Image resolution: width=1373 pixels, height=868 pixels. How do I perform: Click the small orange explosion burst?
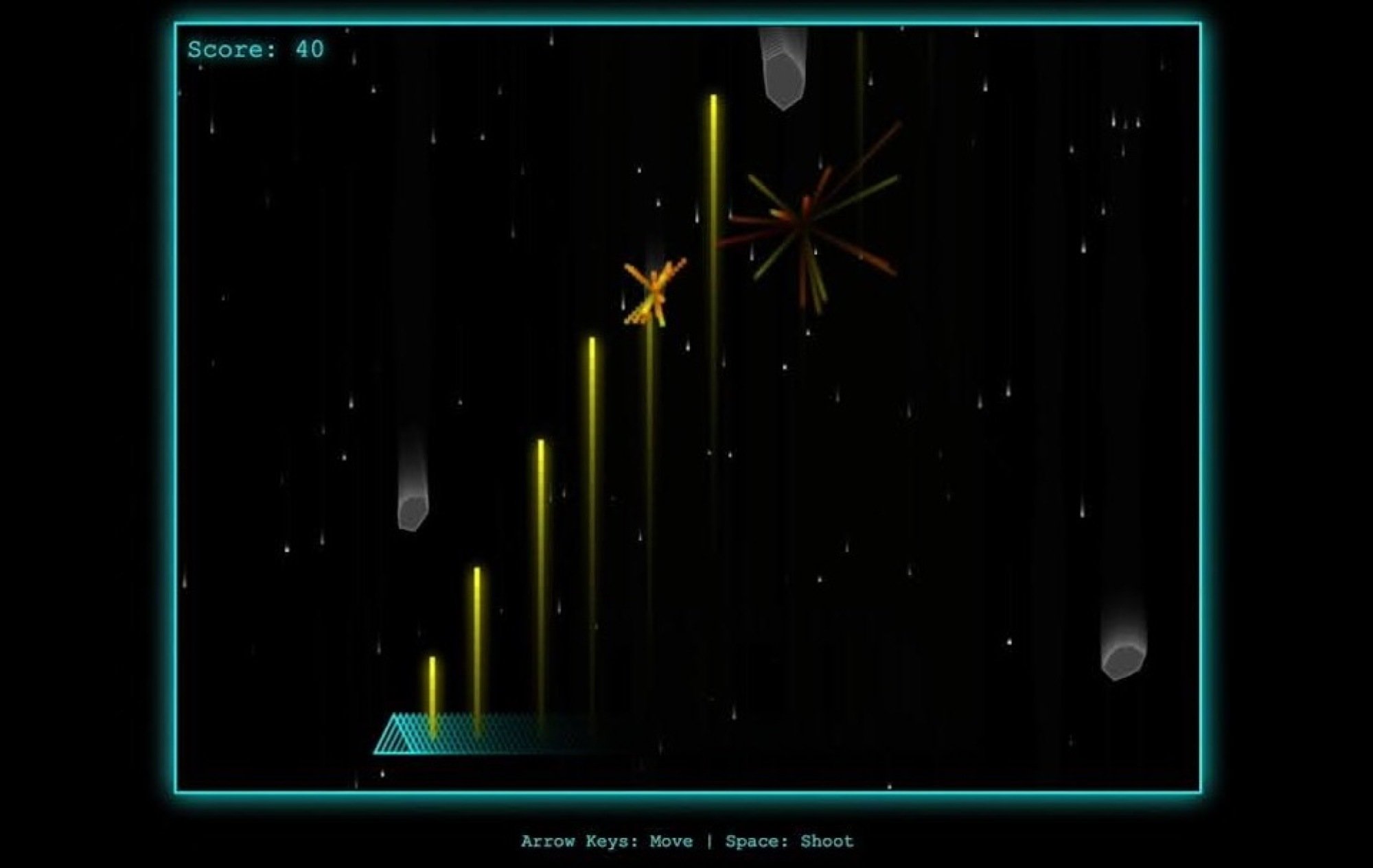(652, 292)
